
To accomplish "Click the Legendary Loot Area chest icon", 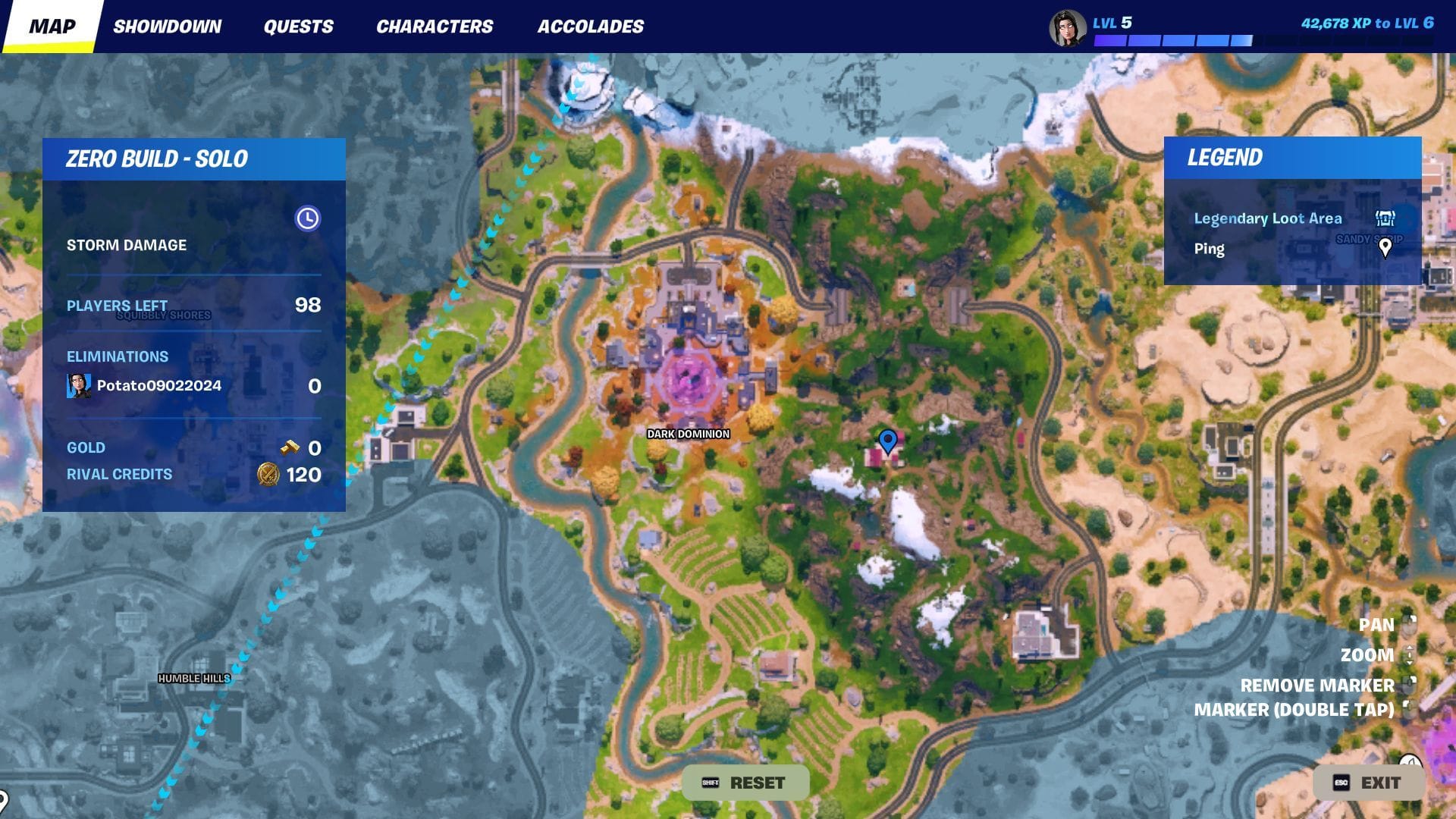I will (1385, 218).
